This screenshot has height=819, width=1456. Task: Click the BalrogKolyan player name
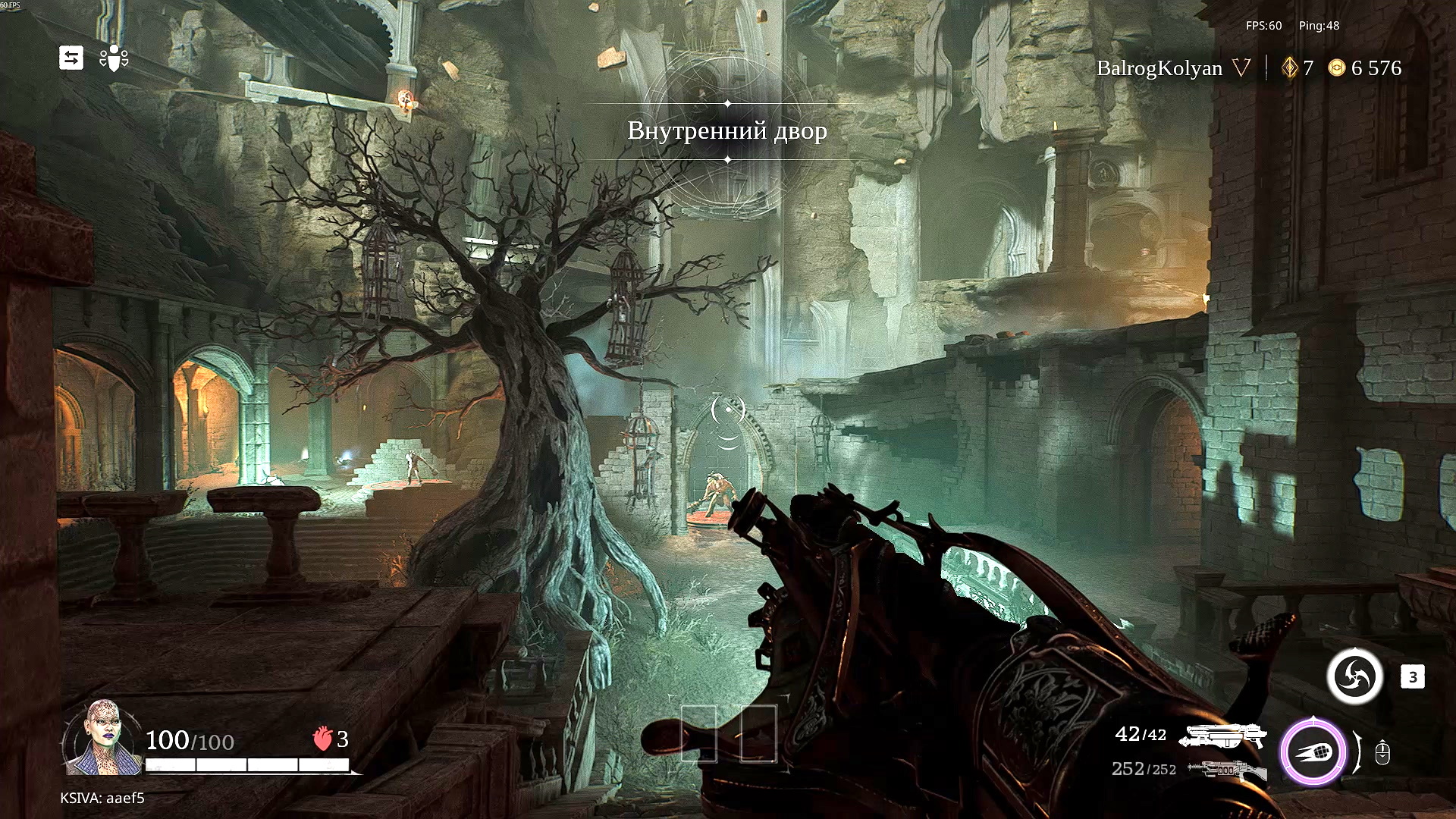point(1159,68)
